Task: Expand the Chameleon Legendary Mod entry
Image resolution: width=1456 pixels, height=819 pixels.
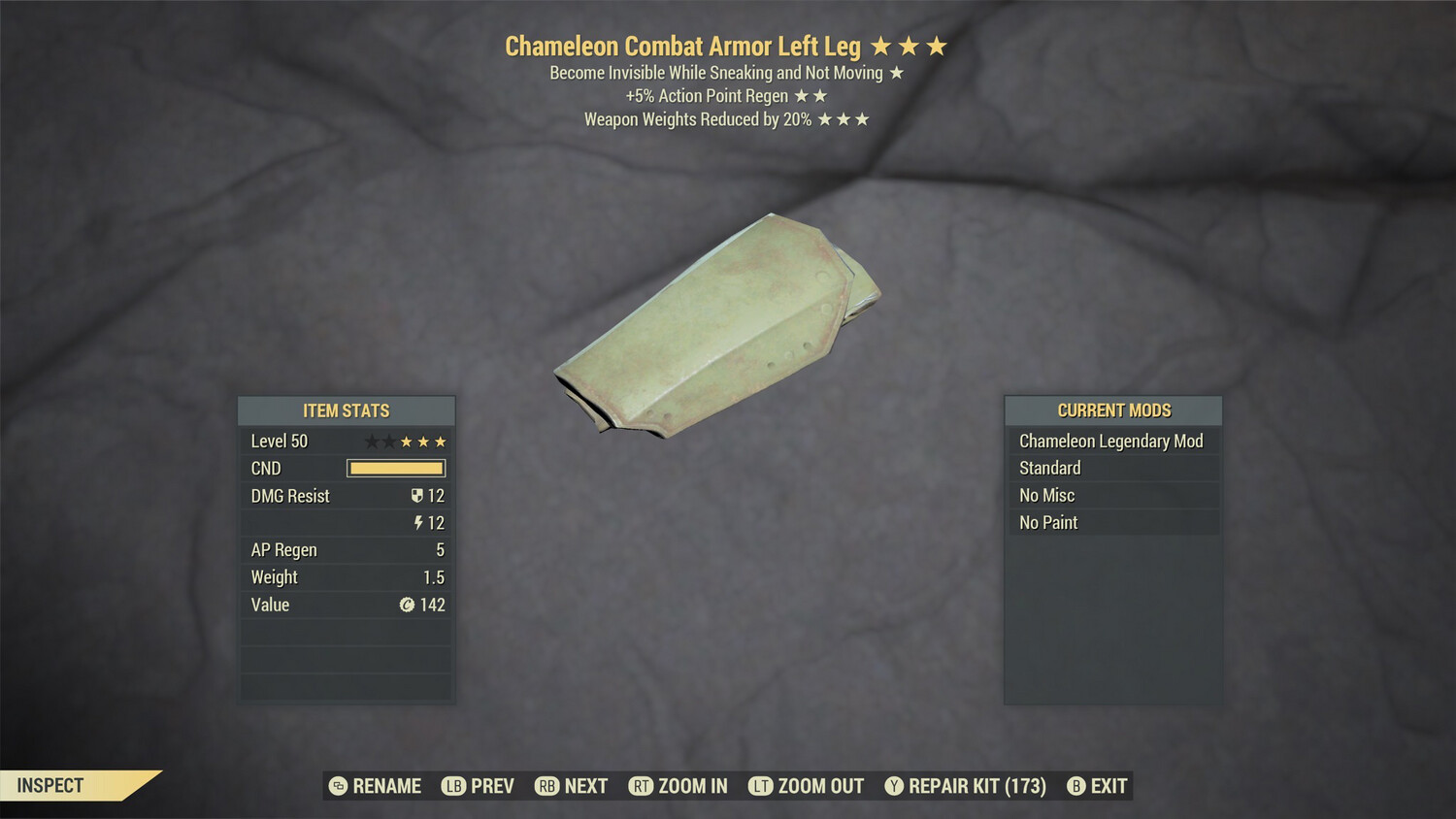Action: pos(1110,441)
